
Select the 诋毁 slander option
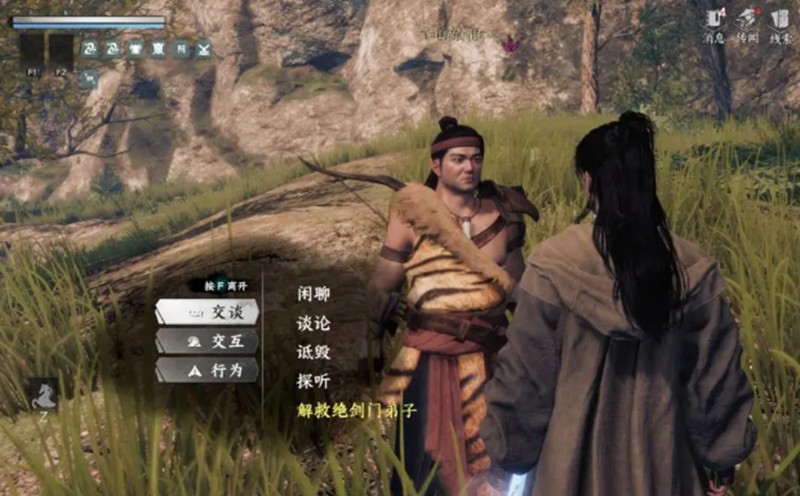click(314, 352)
